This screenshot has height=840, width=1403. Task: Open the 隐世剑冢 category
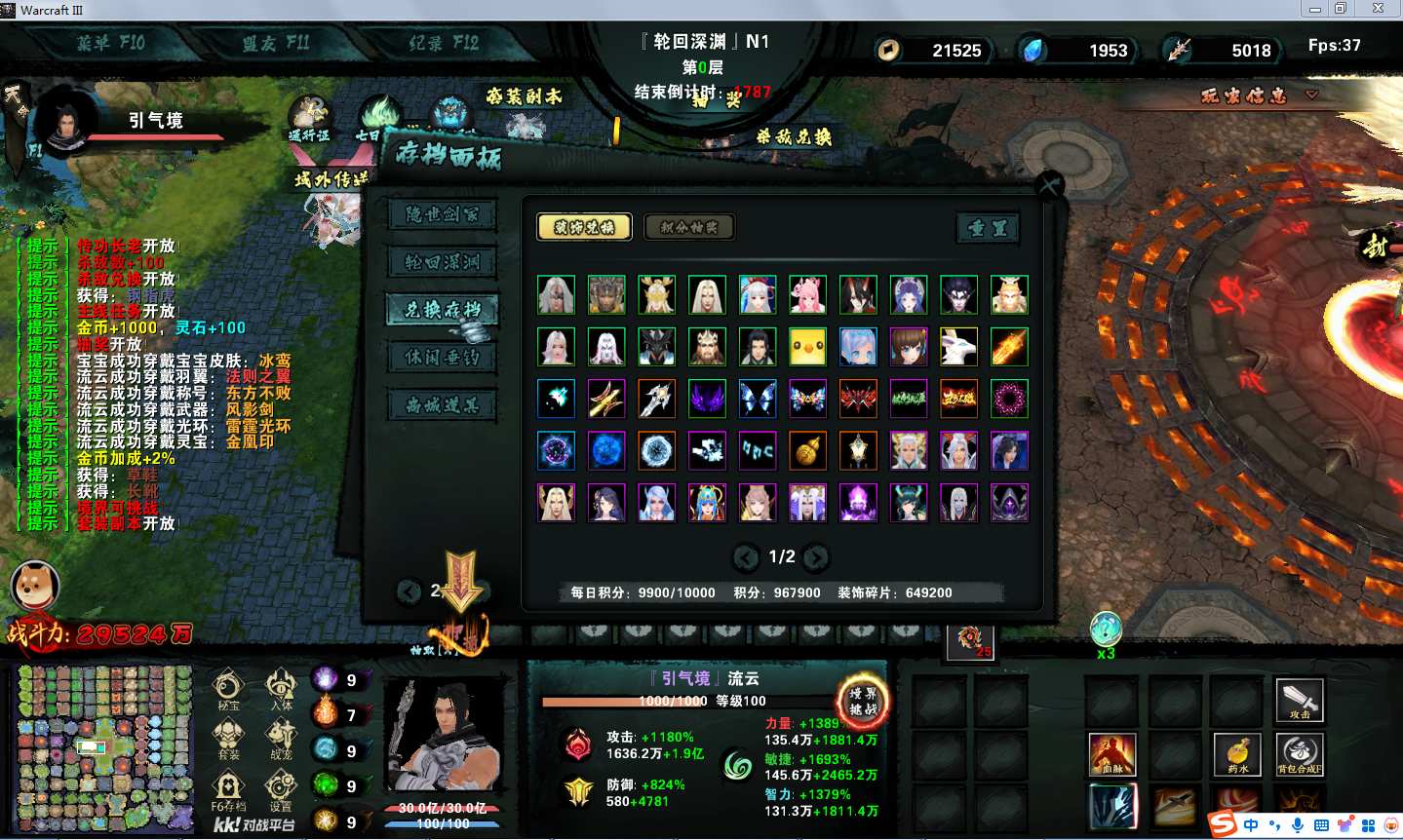[x=442, y=214]
